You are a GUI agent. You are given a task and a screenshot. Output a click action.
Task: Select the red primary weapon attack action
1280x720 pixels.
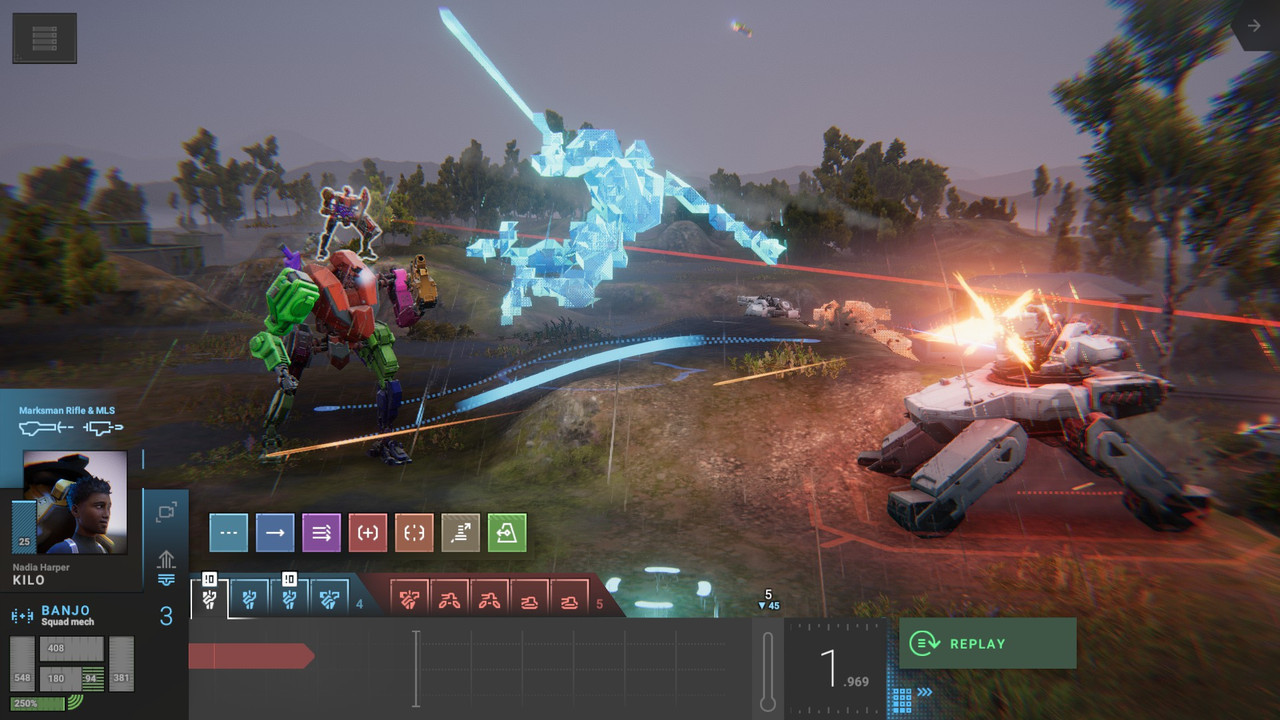click(368, 533)
